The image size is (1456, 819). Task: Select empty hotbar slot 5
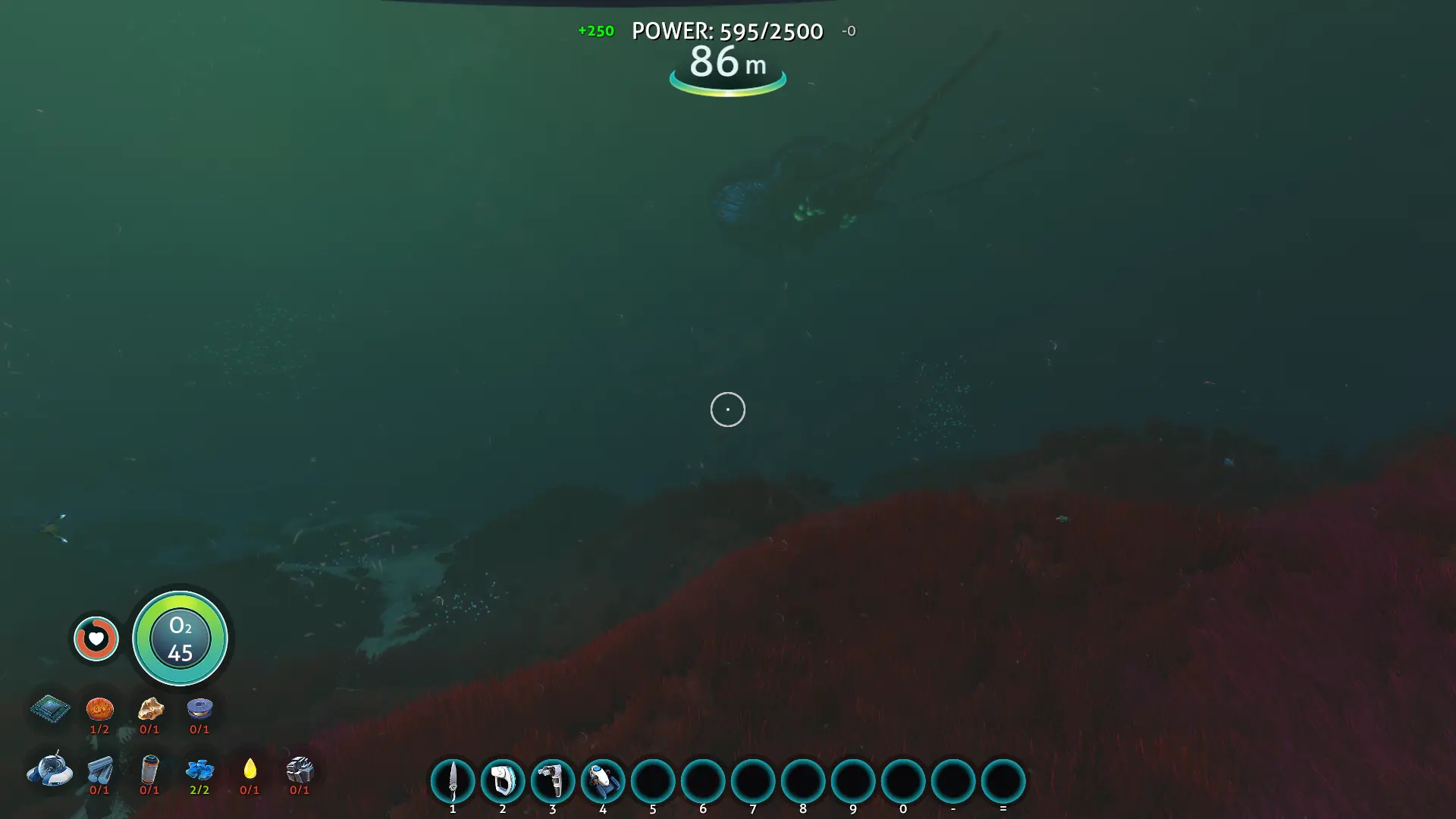(x=653, y=782)
